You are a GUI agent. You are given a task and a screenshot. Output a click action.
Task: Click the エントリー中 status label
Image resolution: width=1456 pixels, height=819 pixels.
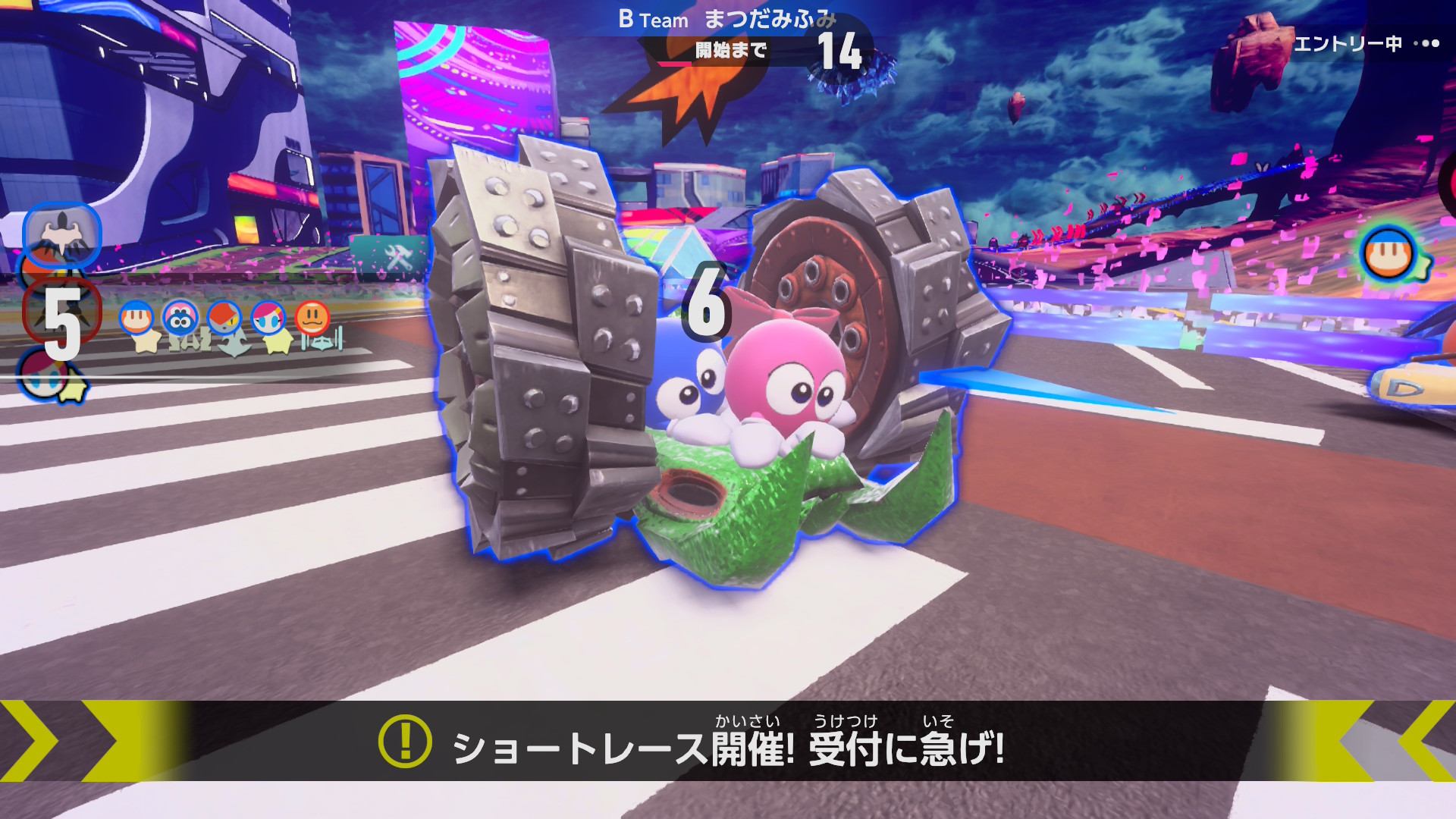click(1348, 44)
